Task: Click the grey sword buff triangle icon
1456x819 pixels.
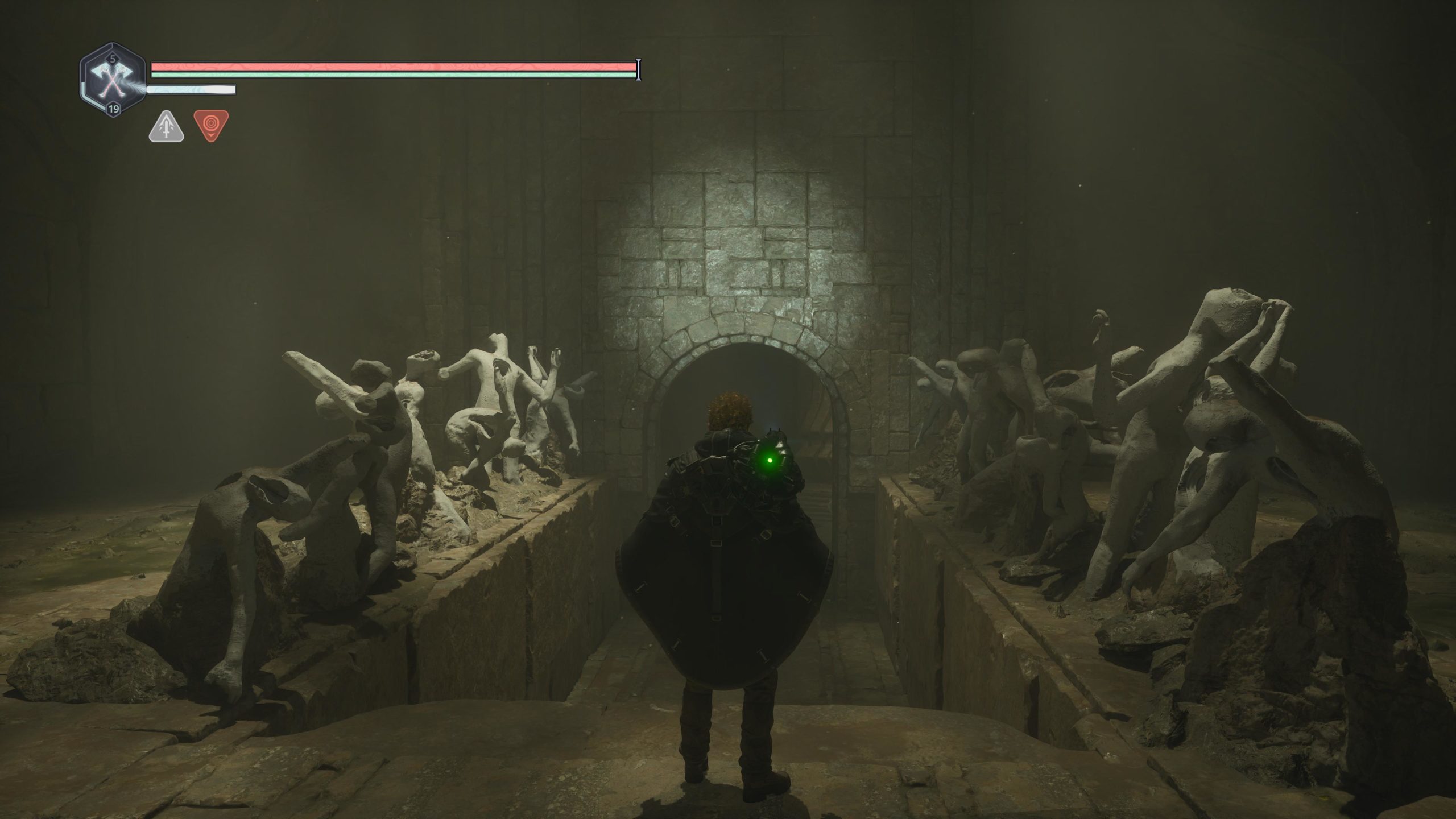Action: coord(166,127)
